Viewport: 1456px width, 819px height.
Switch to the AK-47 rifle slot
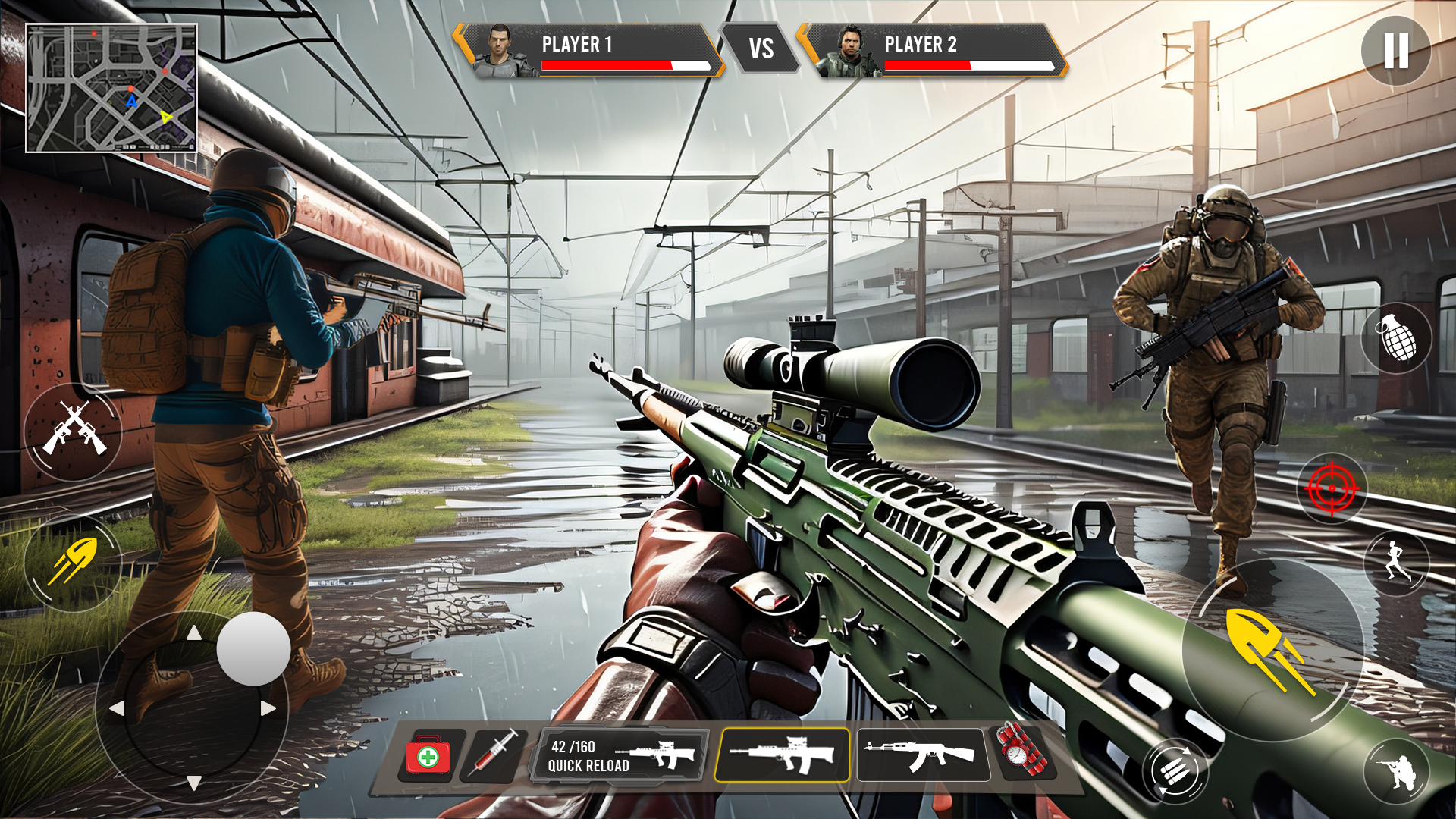click(922, 755)
